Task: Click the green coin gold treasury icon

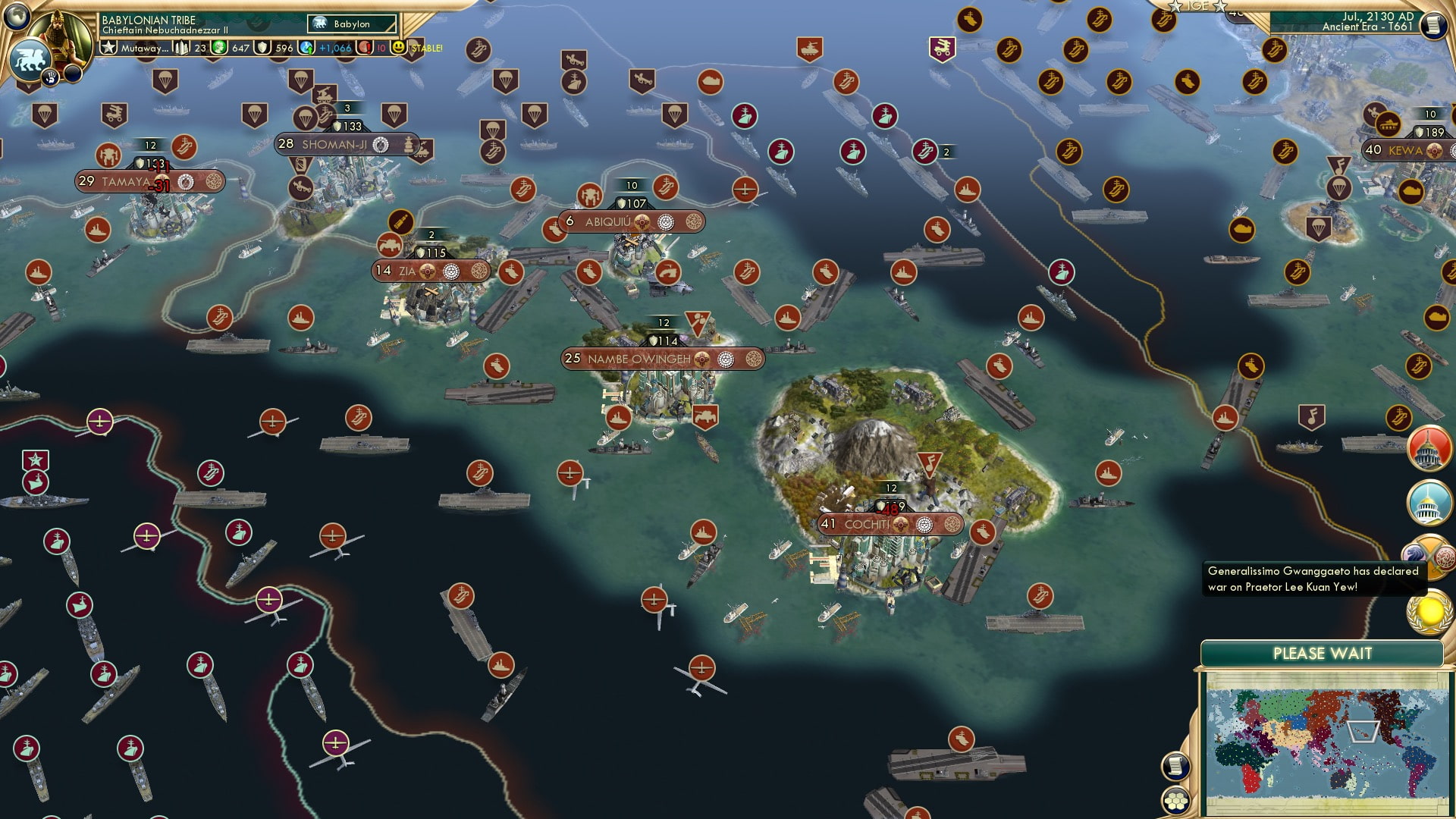Action: [x=220, y=48]
